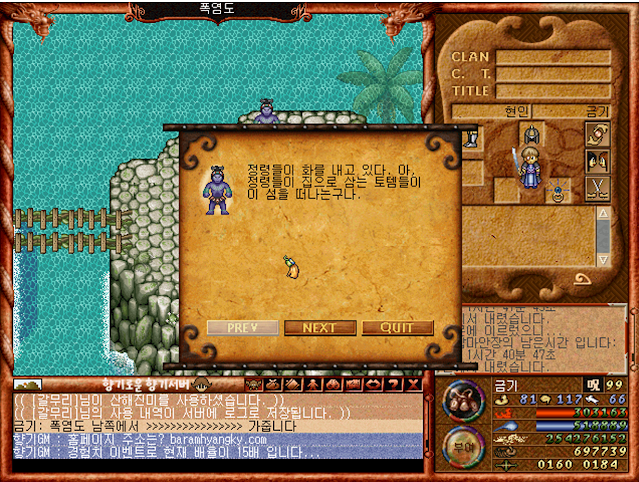This screenshot has width=639, height=482.
Task: Close the dialogue with QUIT
Action: click(x=398, y=328)
